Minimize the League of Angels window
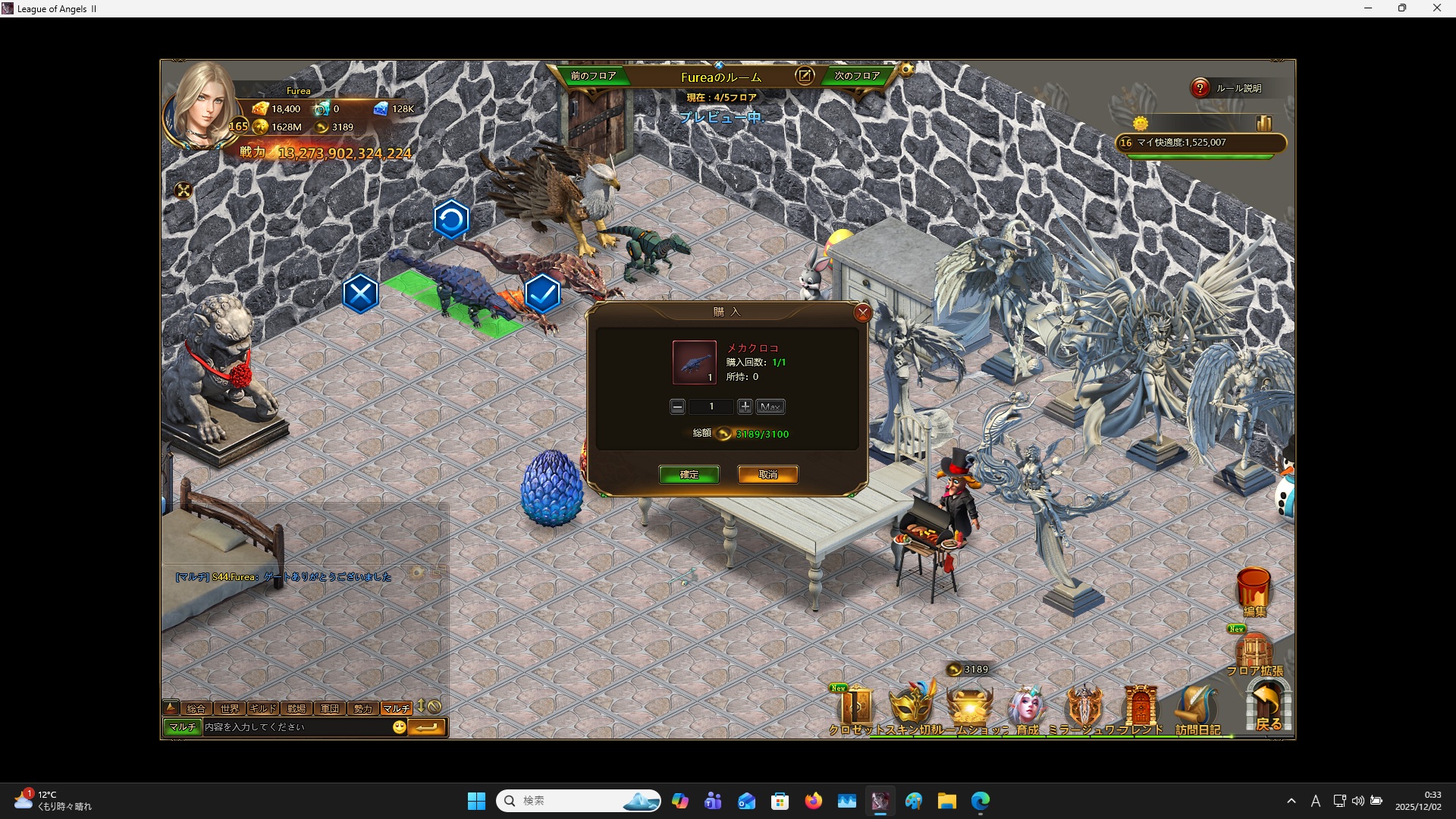 tap(1368, 8)
